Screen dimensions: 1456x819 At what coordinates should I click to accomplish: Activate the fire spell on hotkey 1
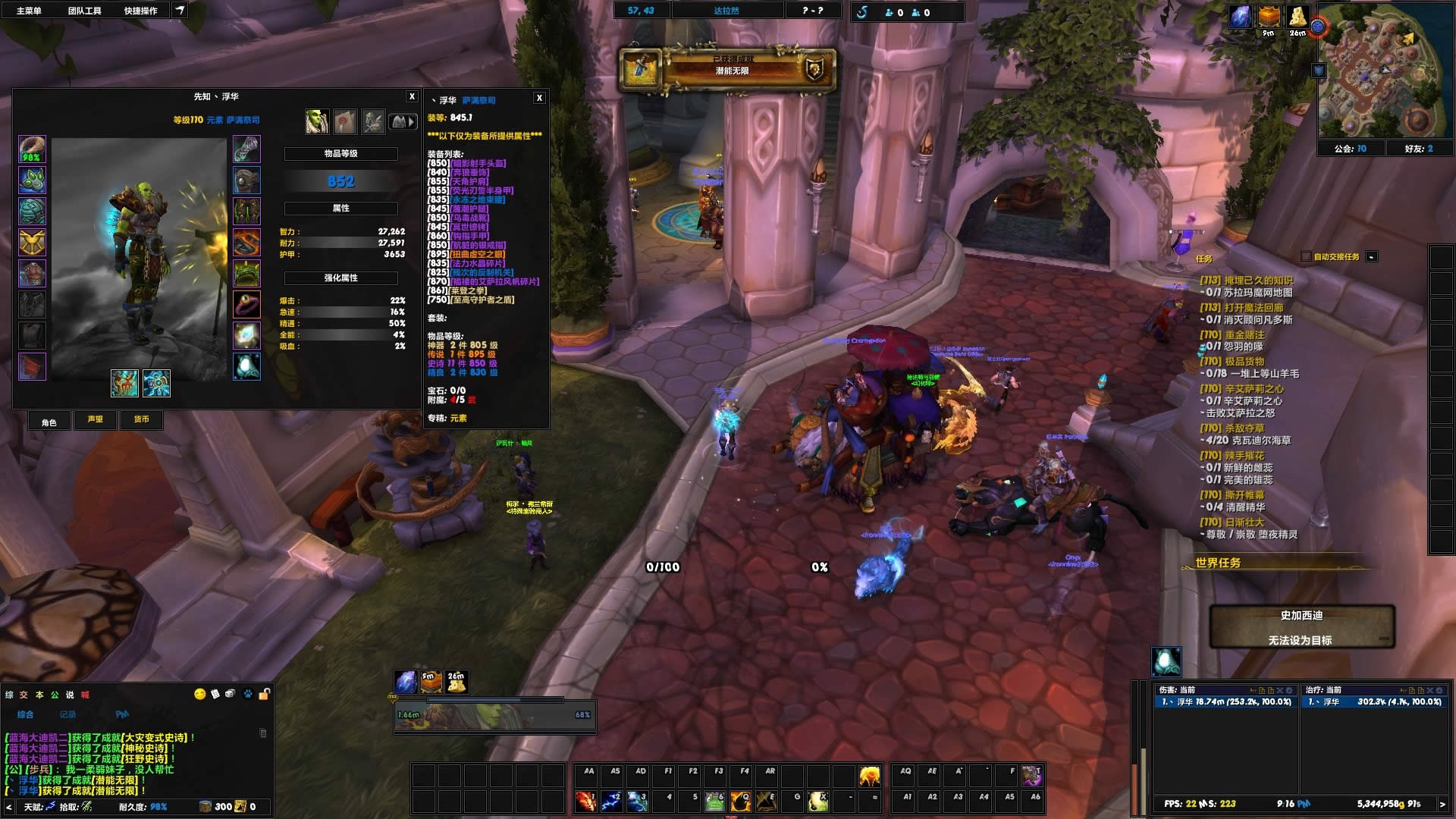[586, 801]
